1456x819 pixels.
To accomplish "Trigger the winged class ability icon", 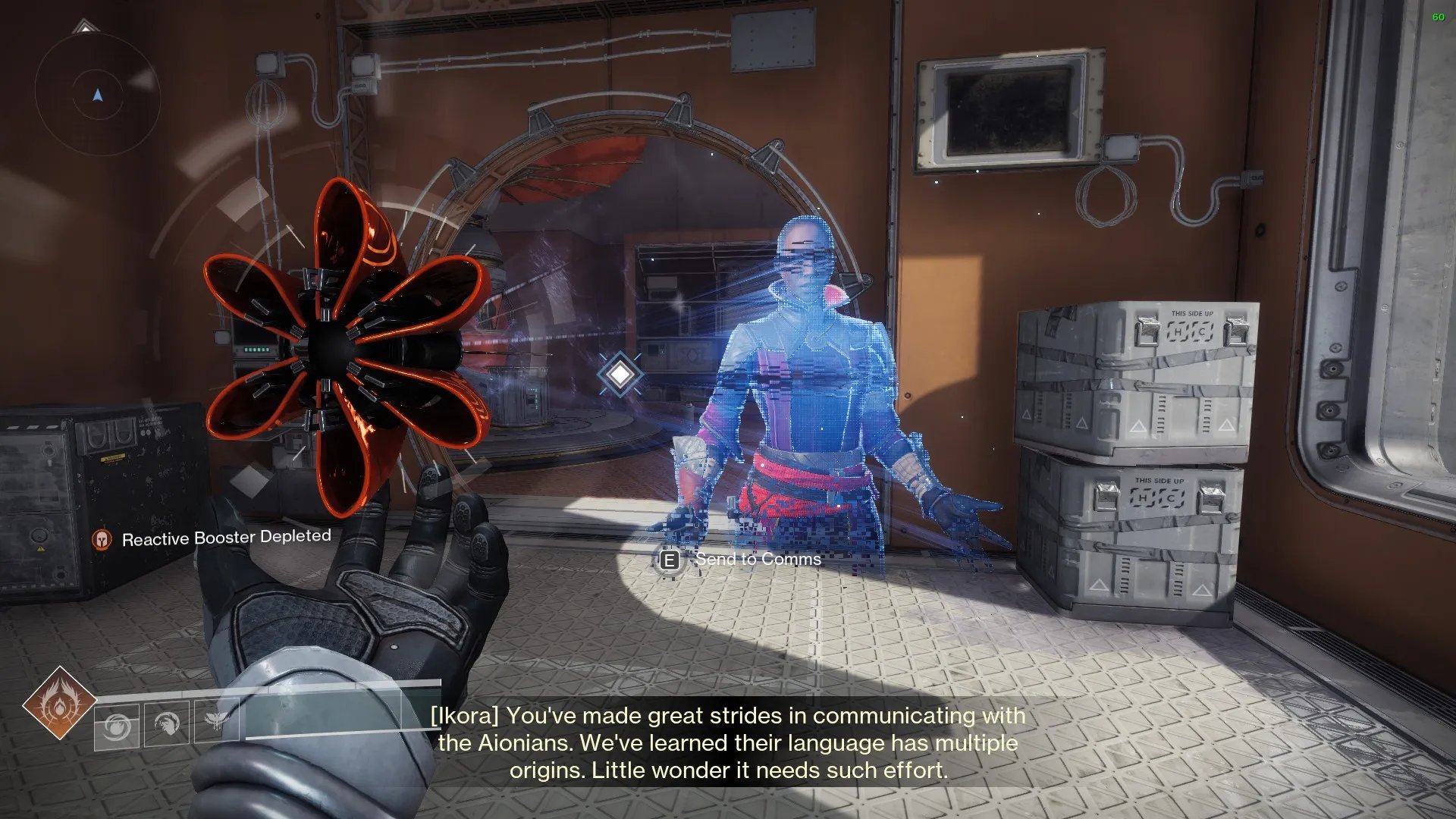I will pyautogui.click(x=216, y=720).
